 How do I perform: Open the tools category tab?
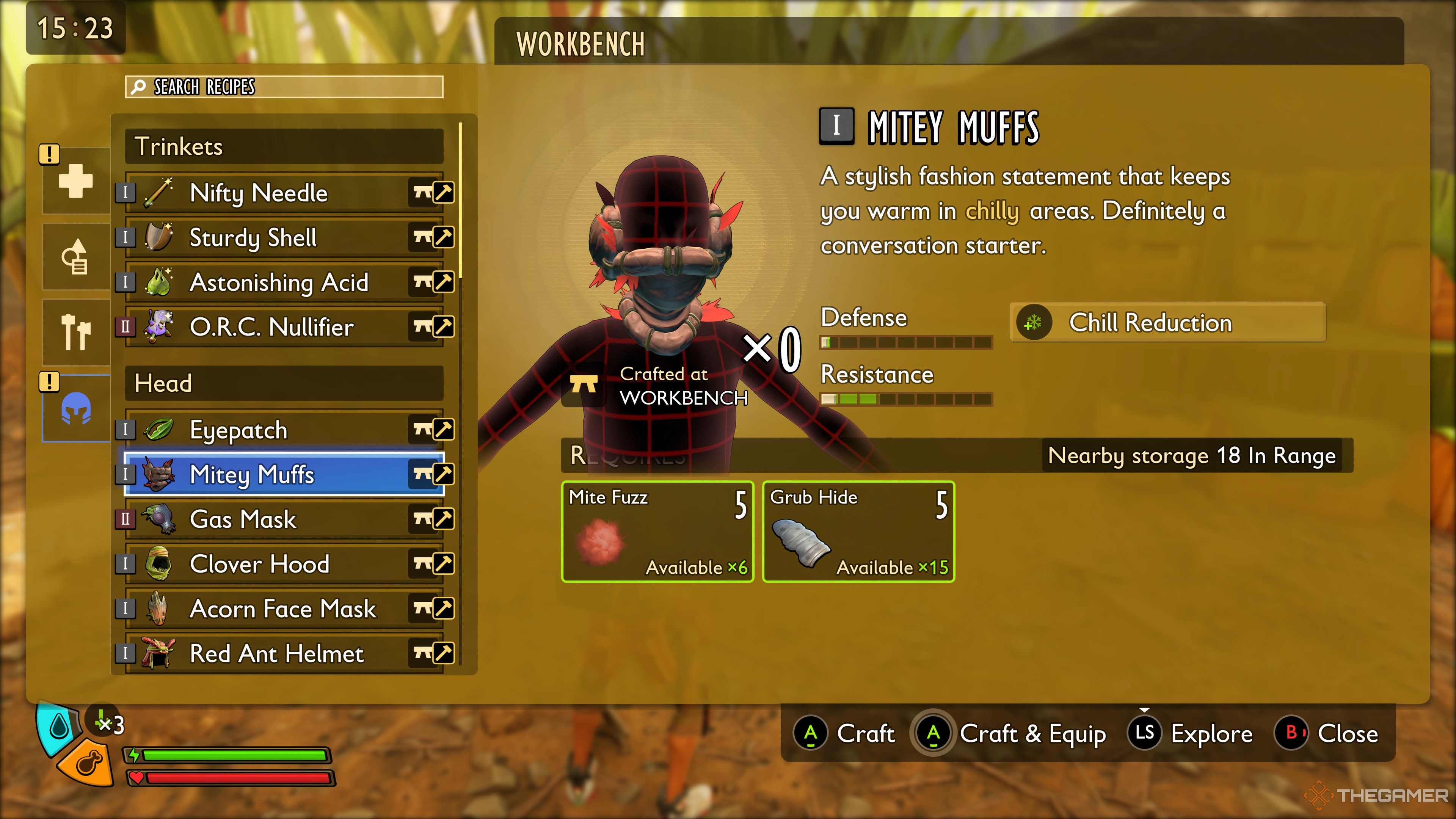[76, 333]
